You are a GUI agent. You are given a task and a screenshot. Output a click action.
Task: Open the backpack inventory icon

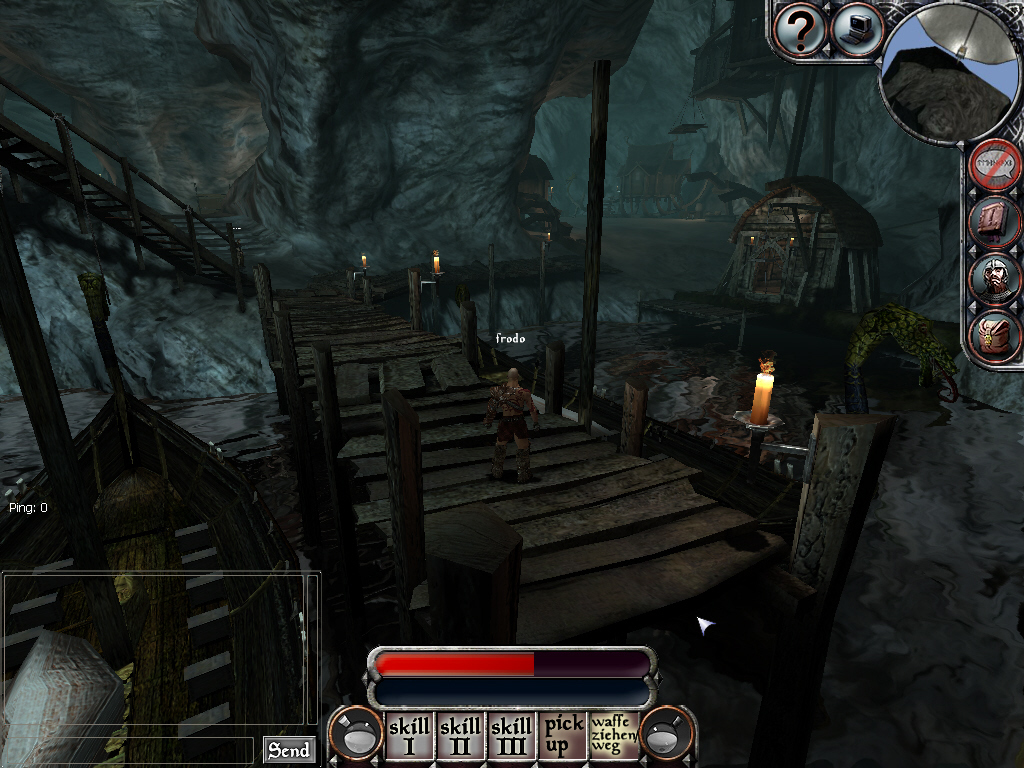click(x=995, y=336)
